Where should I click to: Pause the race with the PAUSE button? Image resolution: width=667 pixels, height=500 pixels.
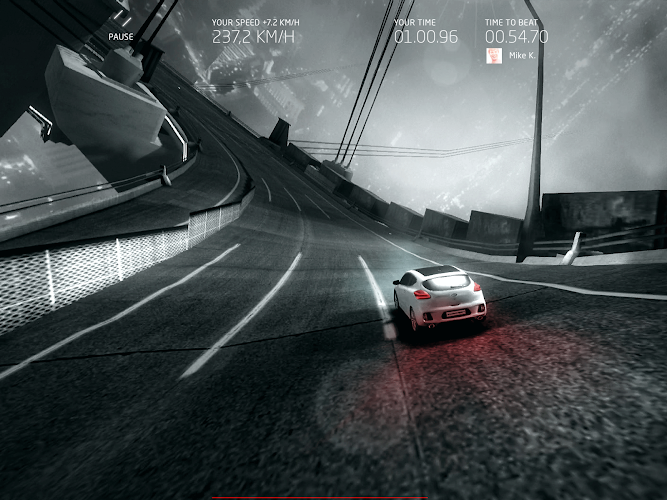tap(121, 37)
